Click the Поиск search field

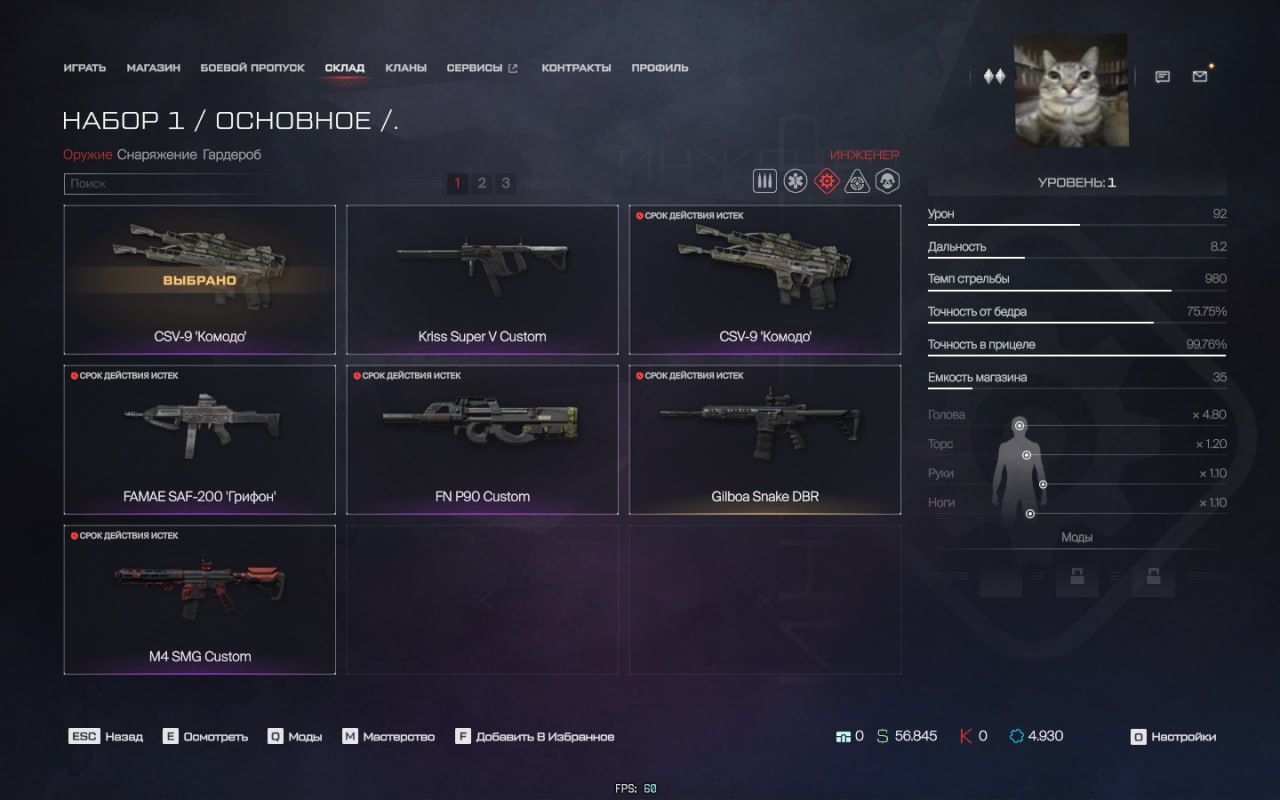[x=160, y=184]
